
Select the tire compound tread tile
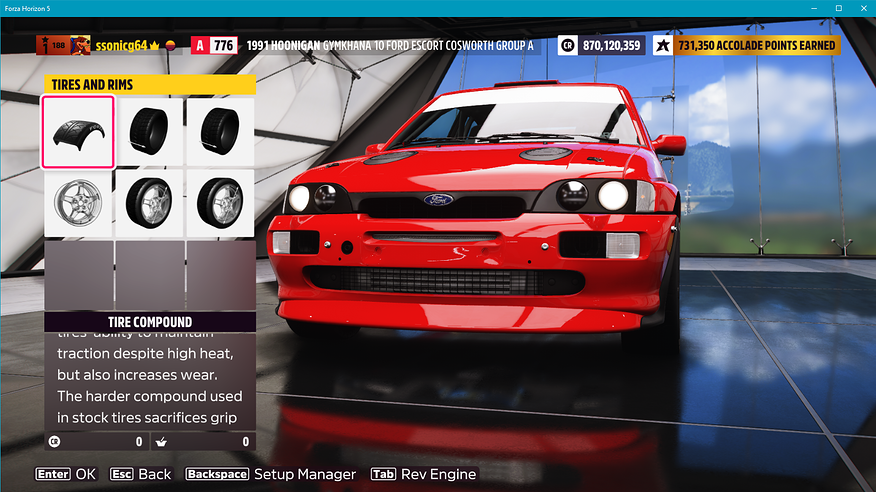pos(77,132)
